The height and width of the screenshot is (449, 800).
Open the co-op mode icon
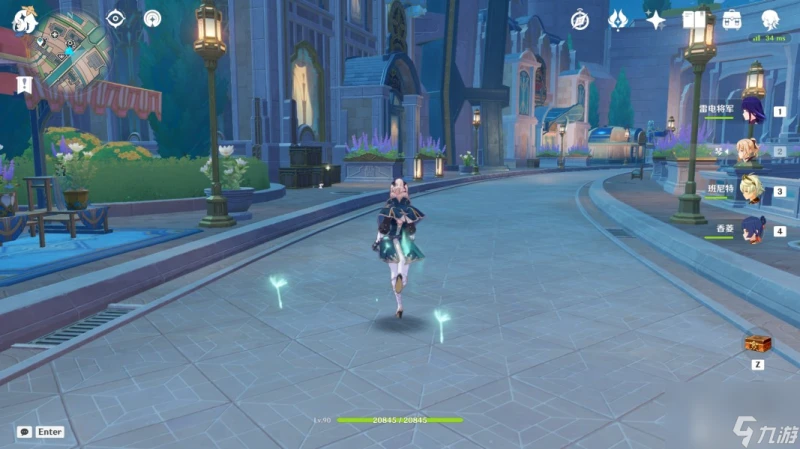tap(152, 17)
